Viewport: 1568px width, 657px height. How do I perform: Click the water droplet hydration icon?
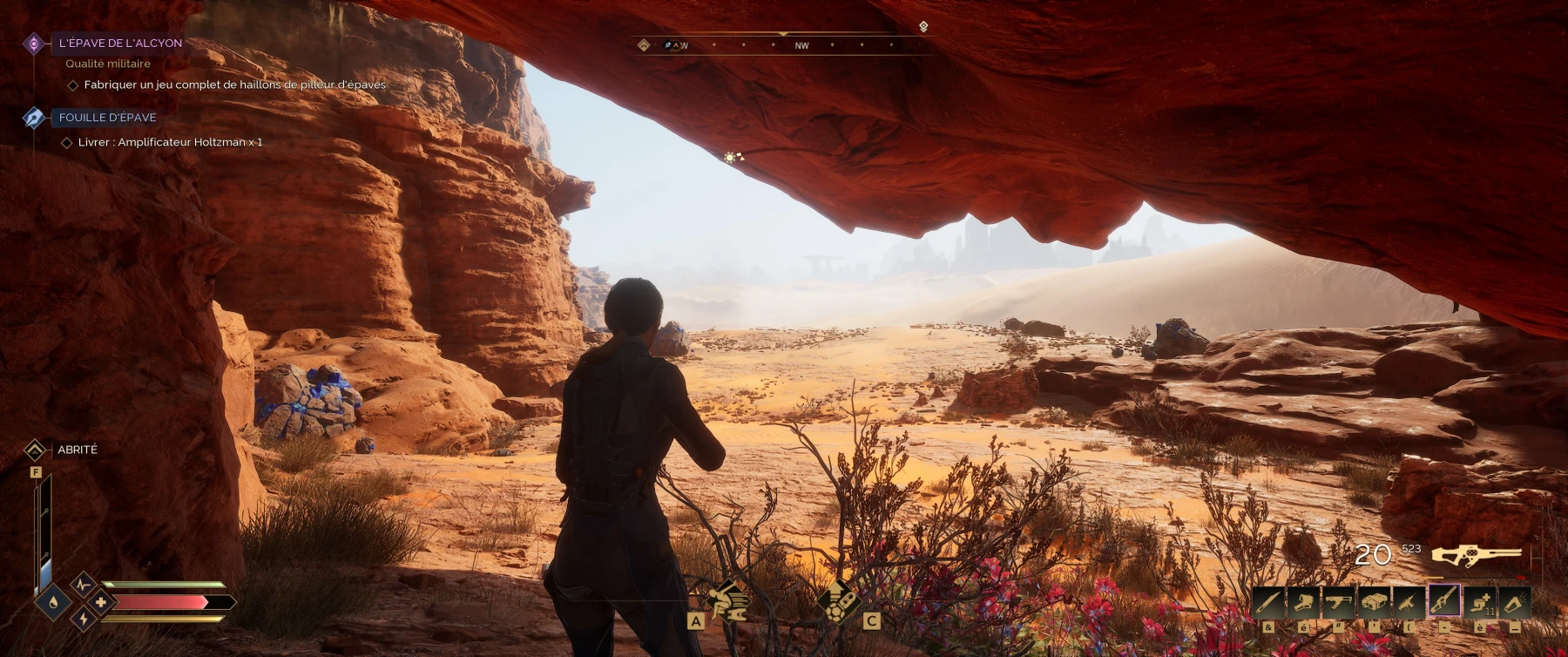pyautogui.click(x=53, y=602)
